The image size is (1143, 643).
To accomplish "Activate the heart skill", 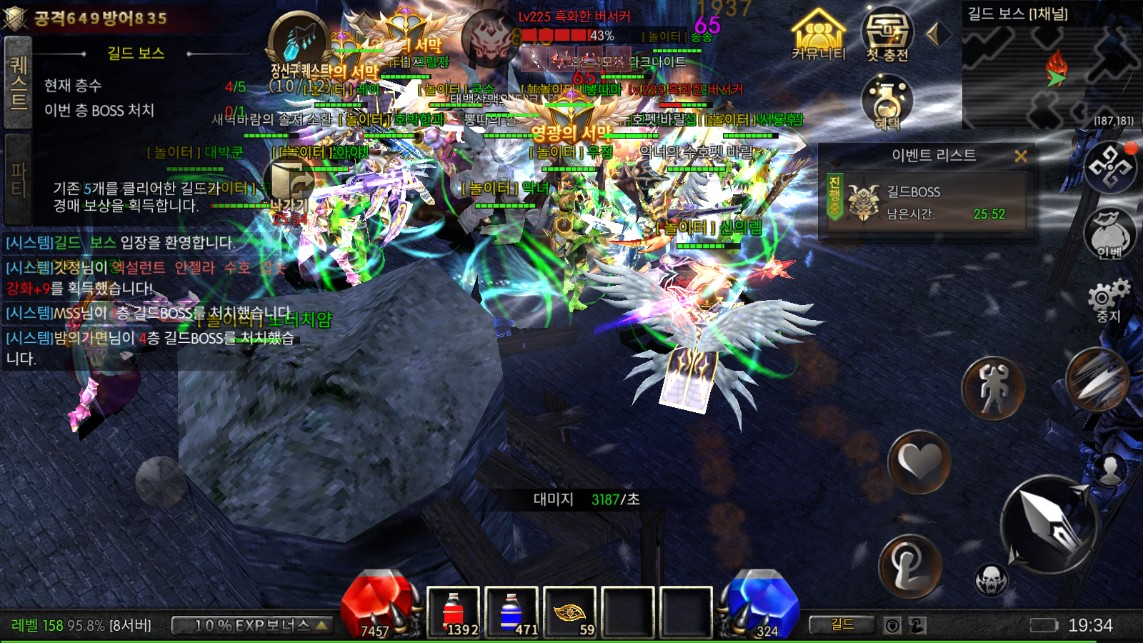I will 918,461.
